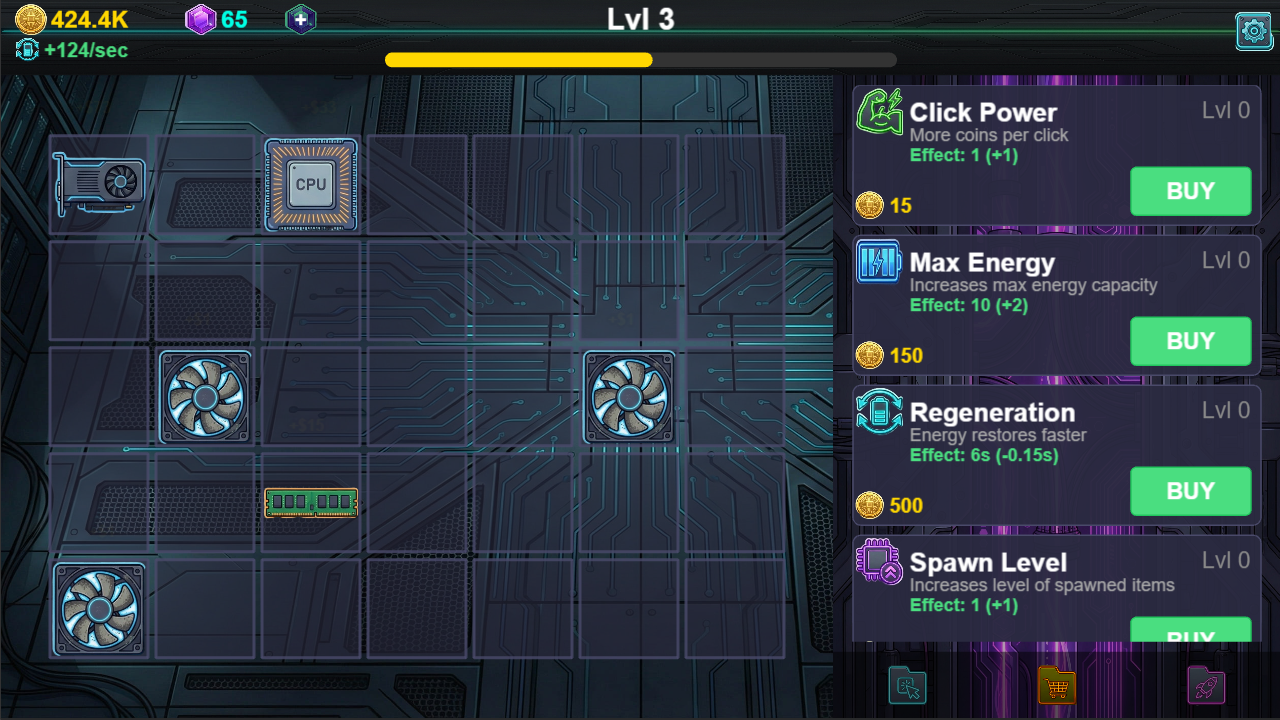Click the +124/sec energy income icon
This screenshot has height=720, width=1280.
(27, 48)
